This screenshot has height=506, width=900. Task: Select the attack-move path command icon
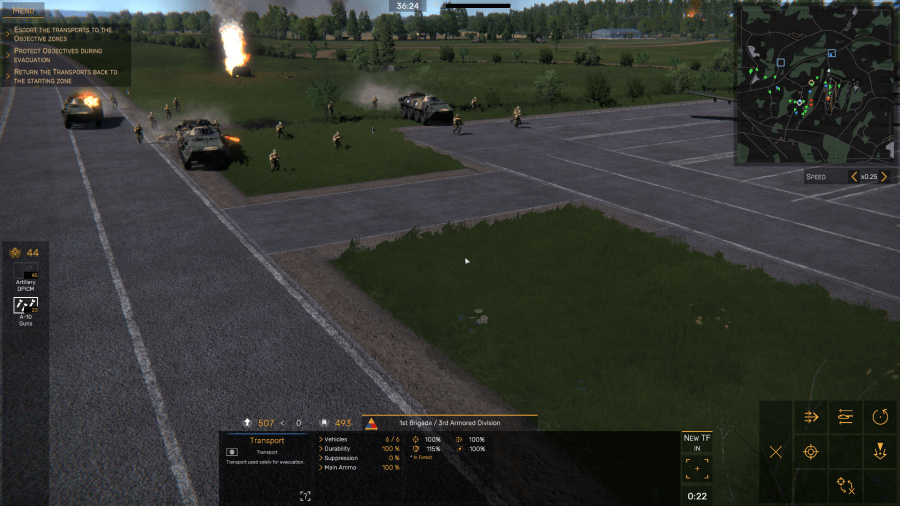point(846,486)
